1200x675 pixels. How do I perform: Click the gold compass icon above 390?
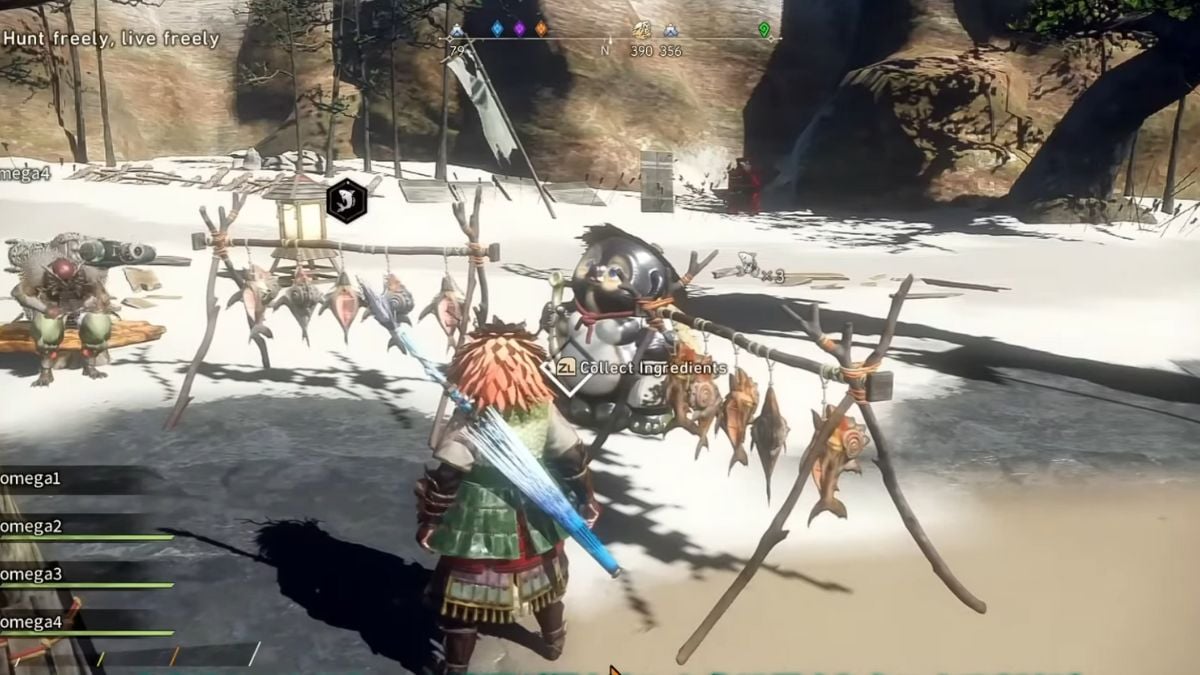(x=642, y=31)
